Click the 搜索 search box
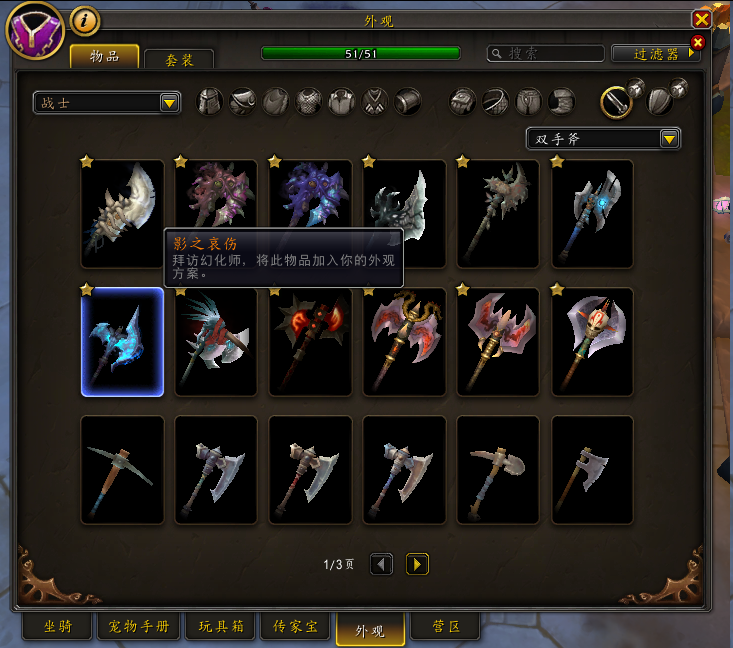The image size is (733, 648). pos(545,54)
